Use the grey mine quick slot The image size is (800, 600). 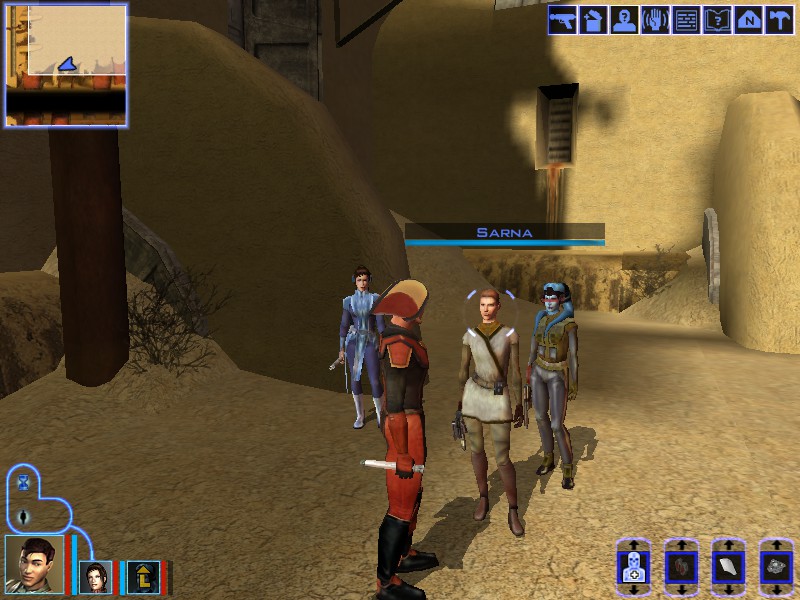click(776, 567)
